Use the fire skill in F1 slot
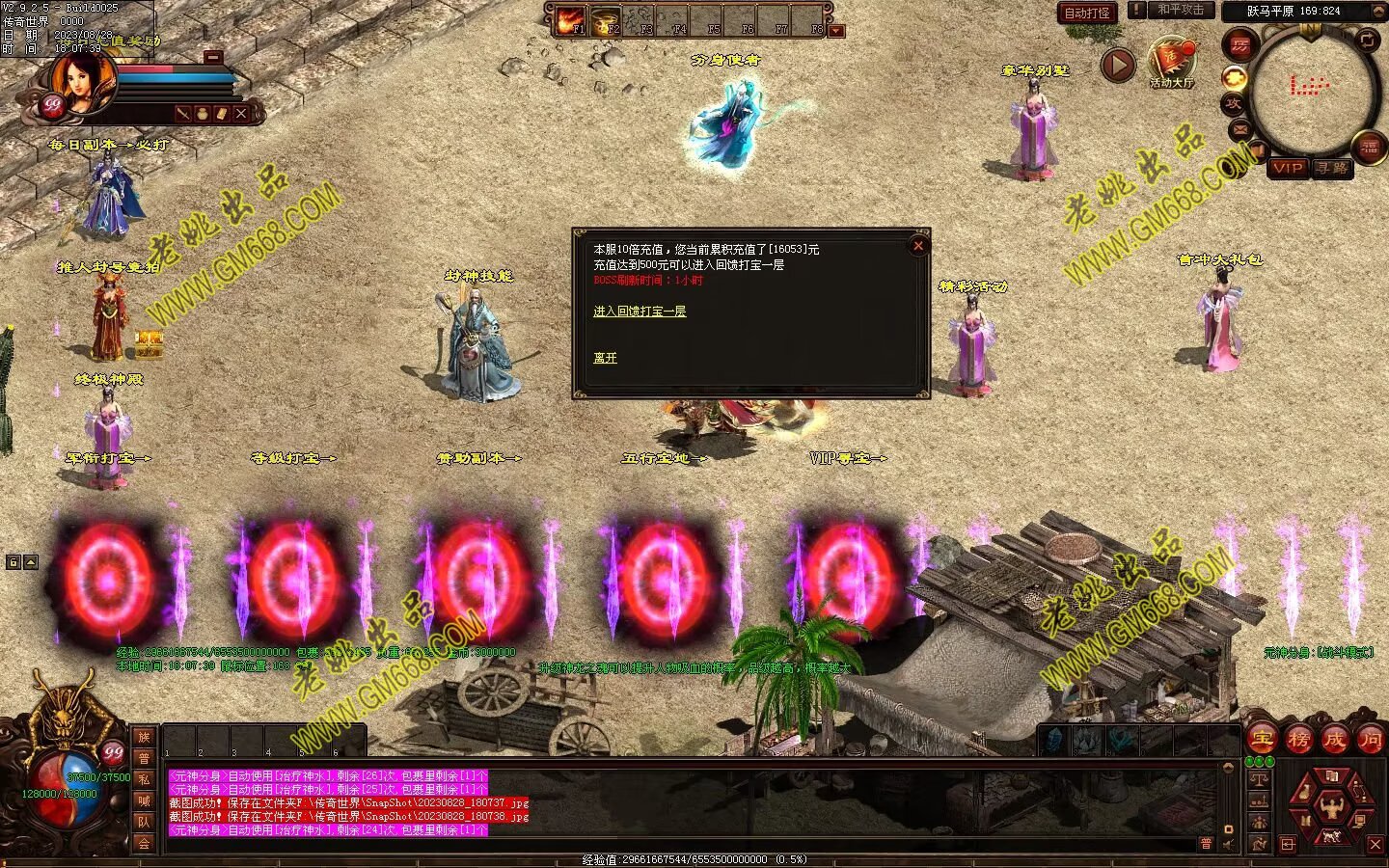Viewport: 1389px width, 868px height. click(x=572, y=20)
